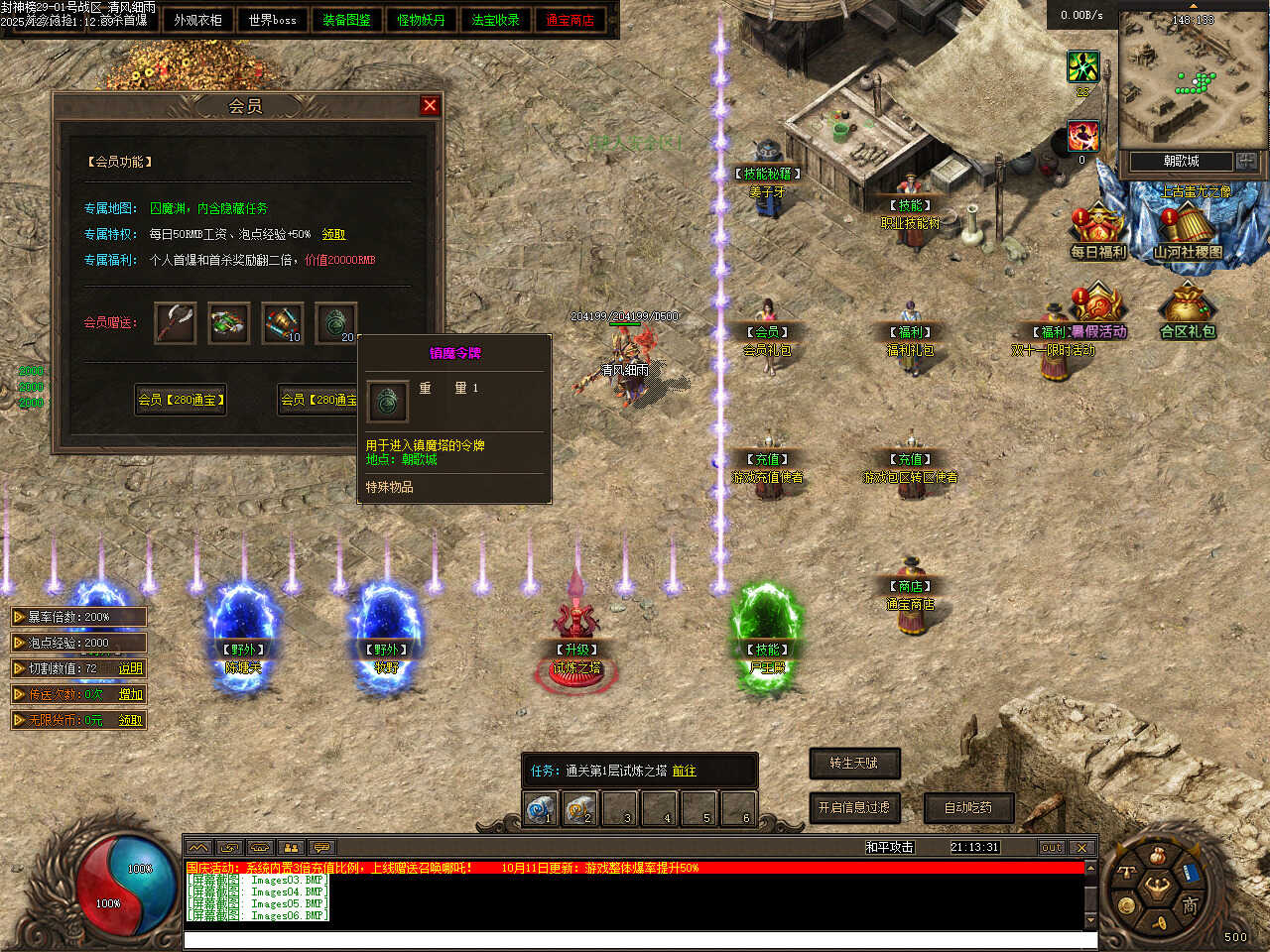Toggle the 开启信息过滤 message filter
This screenshot has height=952, width=1270.
[854, 808]
